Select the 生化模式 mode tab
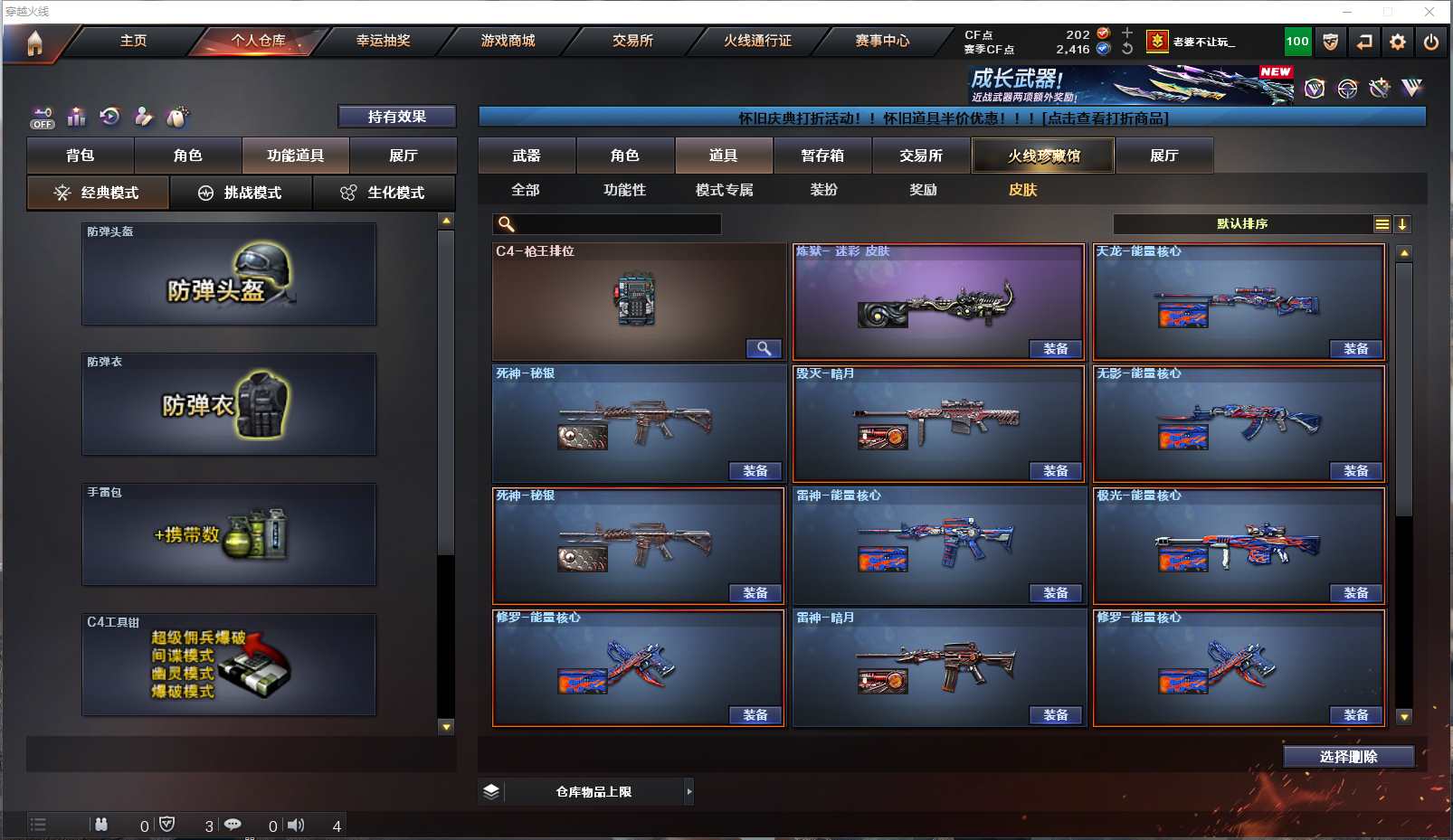This screenshot has width=1453, height=840. (x=383, y=193)
